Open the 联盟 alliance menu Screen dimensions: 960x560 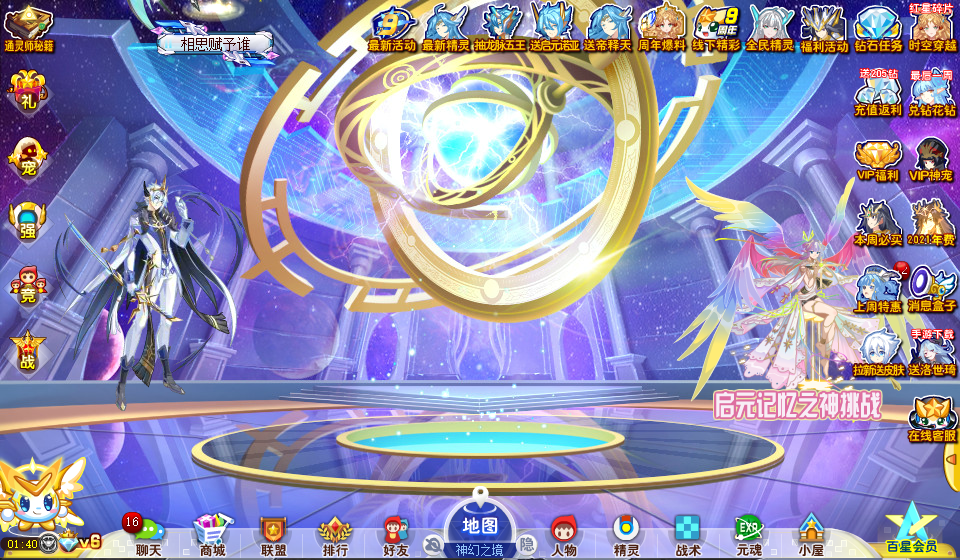273,535
